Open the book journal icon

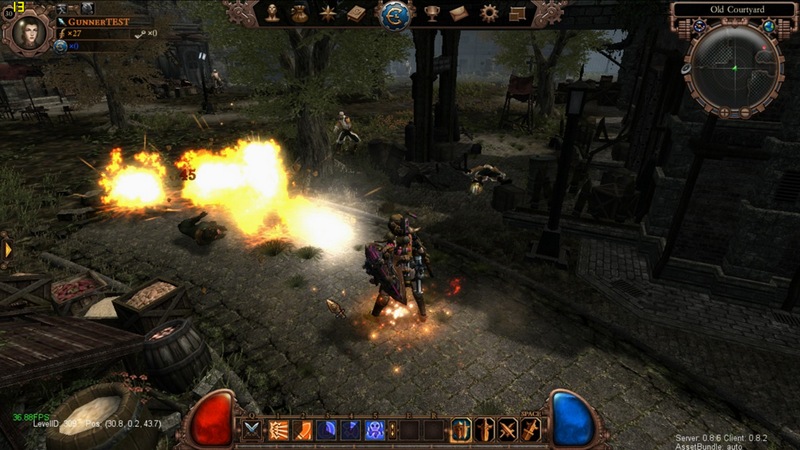356,13
